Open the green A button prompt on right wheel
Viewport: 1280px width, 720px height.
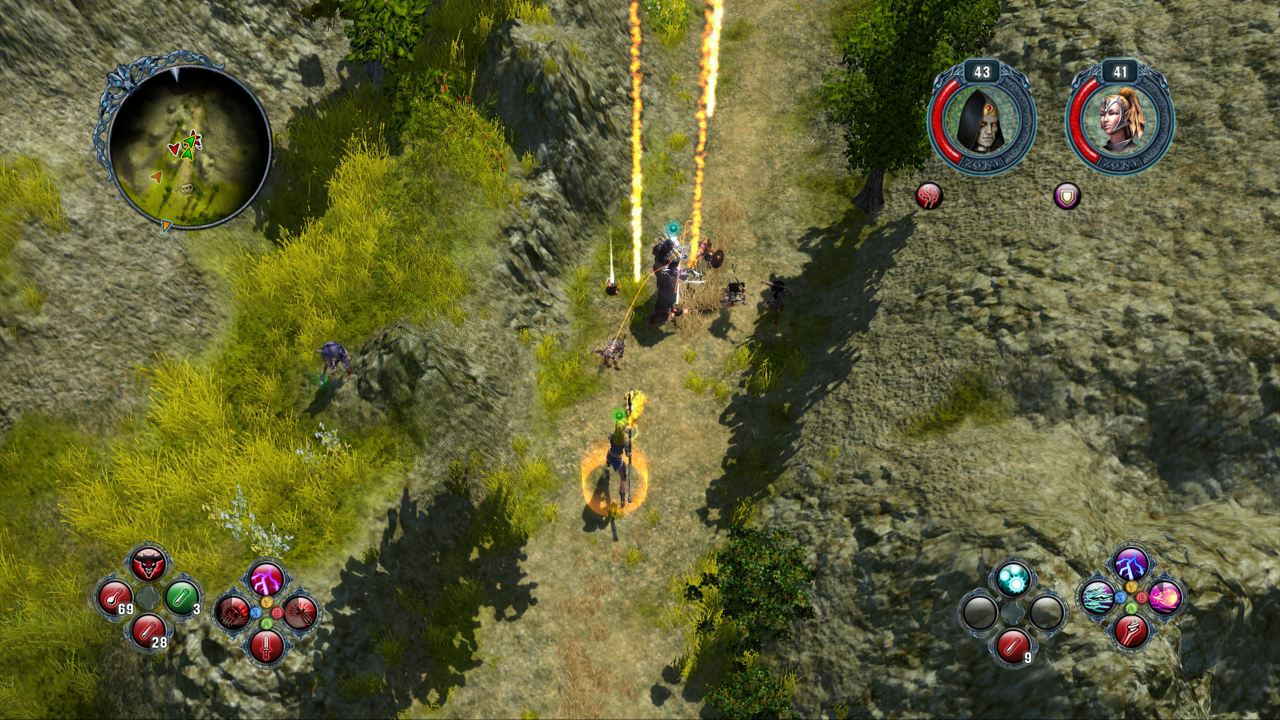pos(1131,607)
